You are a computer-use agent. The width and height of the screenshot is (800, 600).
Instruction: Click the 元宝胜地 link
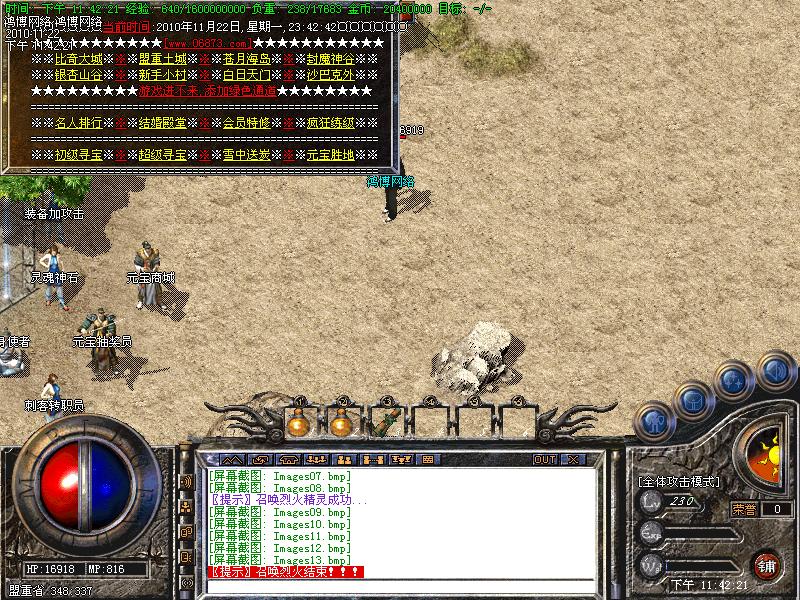pyautogui.click(x=330, y=155)
